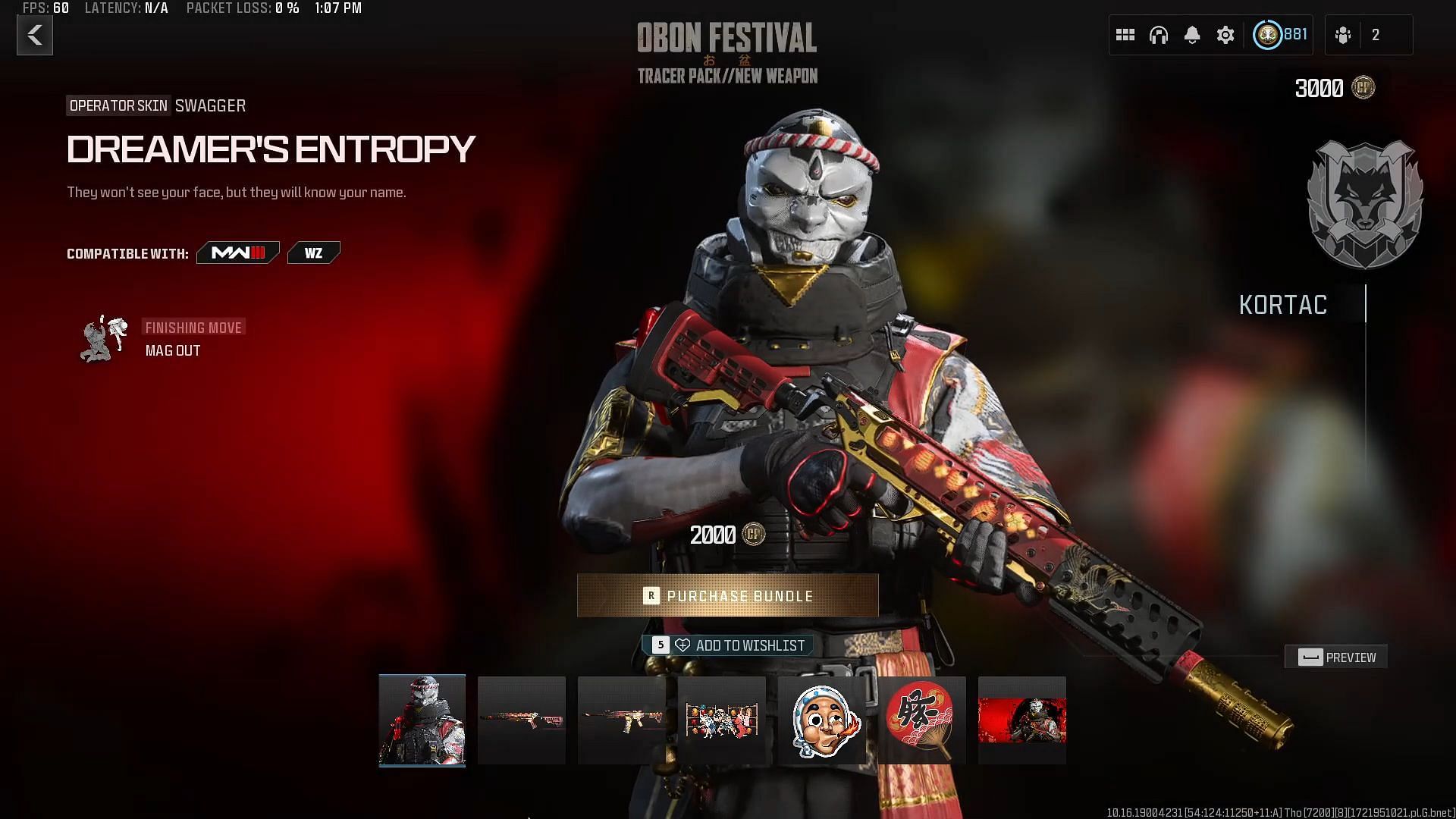Screen dimensions: 1456x819
Task: Select the red fan emblem thumbnail
Action: pyautogui.click(x=921, y=720)
